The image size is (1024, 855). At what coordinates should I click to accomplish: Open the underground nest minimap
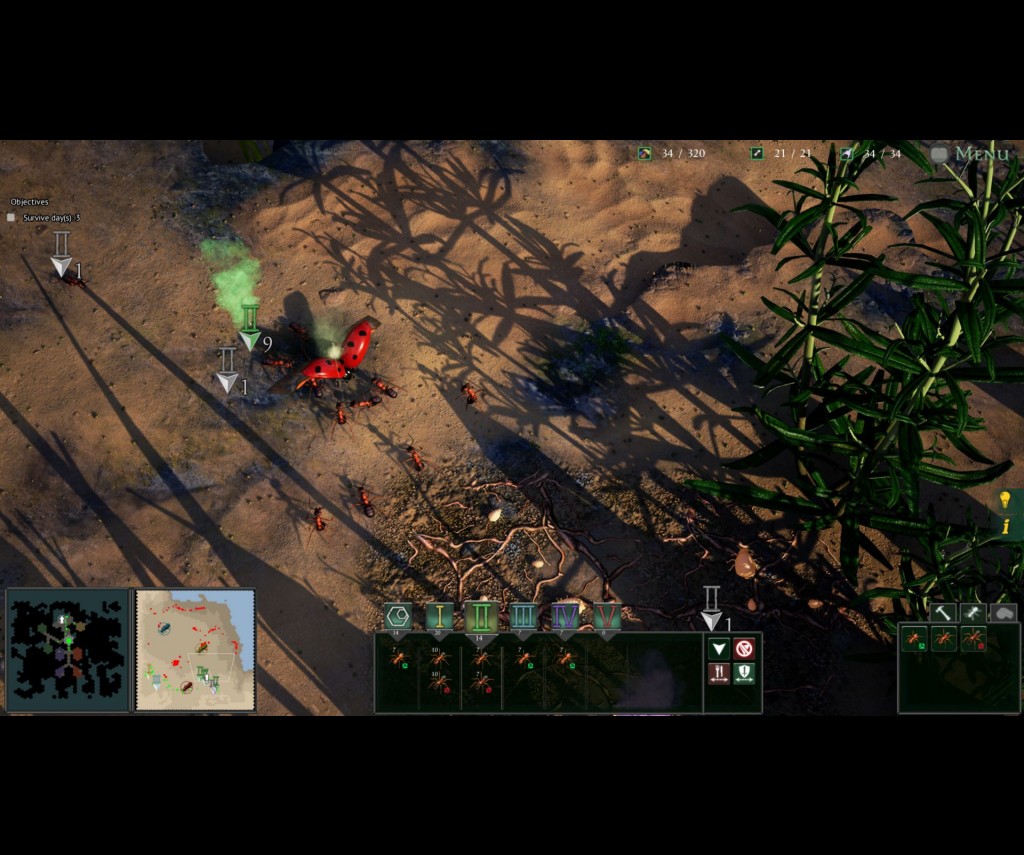[68, 650]
